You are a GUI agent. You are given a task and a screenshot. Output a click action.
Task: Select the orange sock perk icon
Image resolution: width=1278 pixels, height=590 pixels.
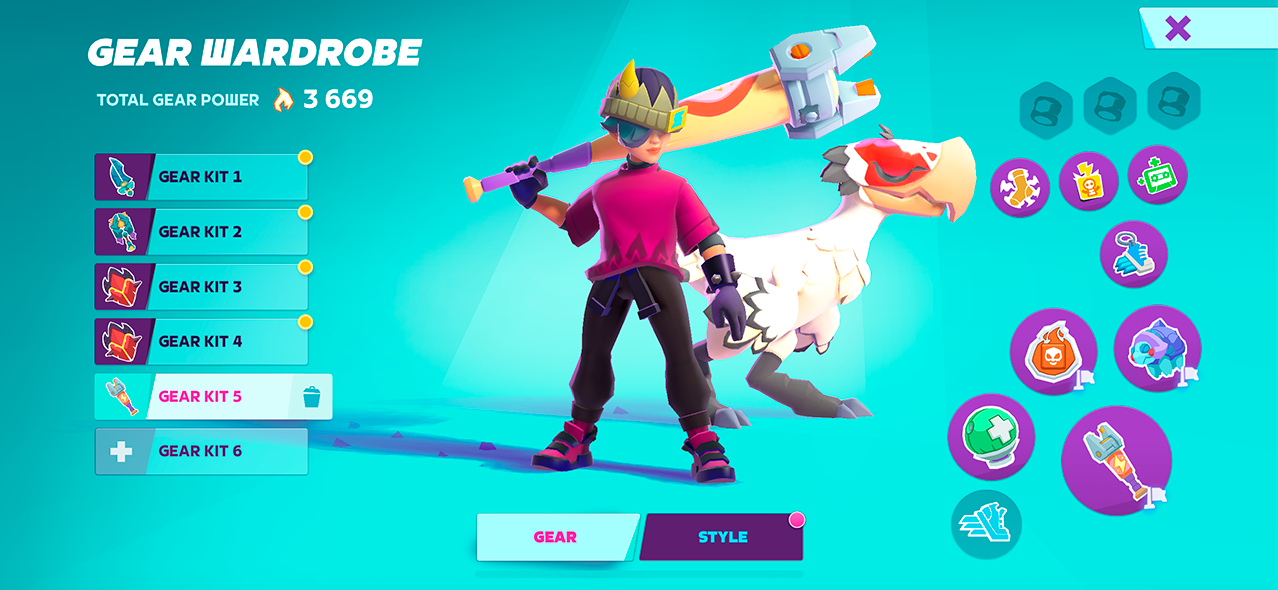coord(1020,188)
